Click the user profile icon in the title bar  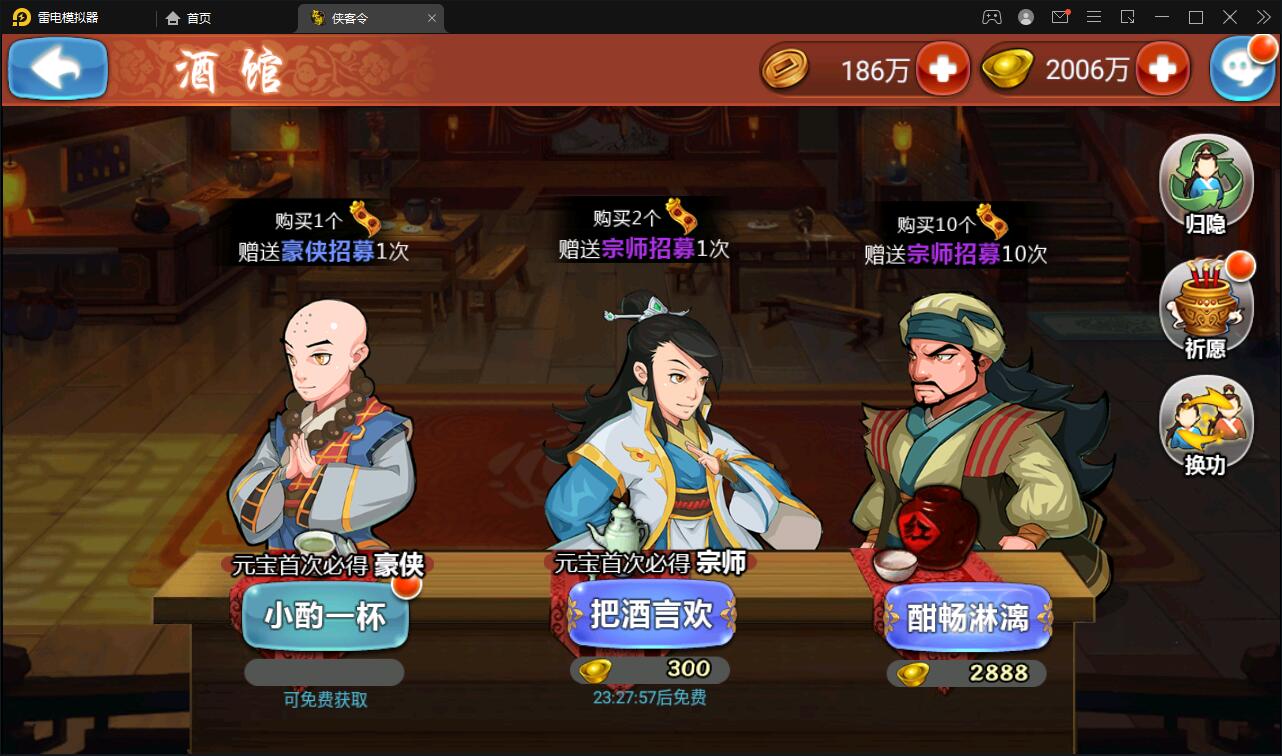(x=1025, y=17)
